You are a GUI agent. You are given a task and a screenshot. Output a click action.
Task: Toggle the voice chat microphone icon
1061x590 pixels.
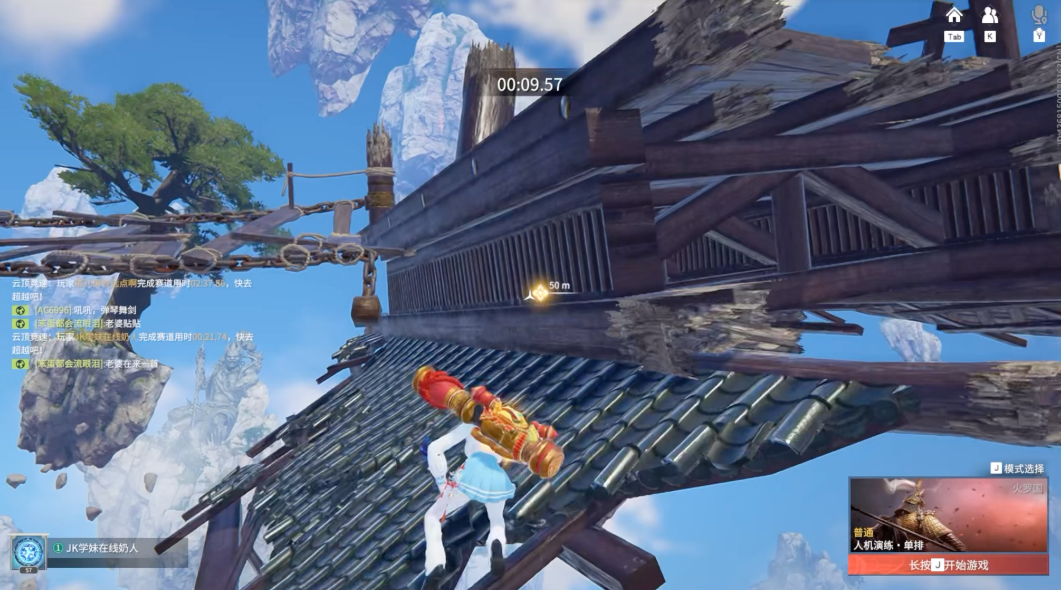coord(1039,15)
